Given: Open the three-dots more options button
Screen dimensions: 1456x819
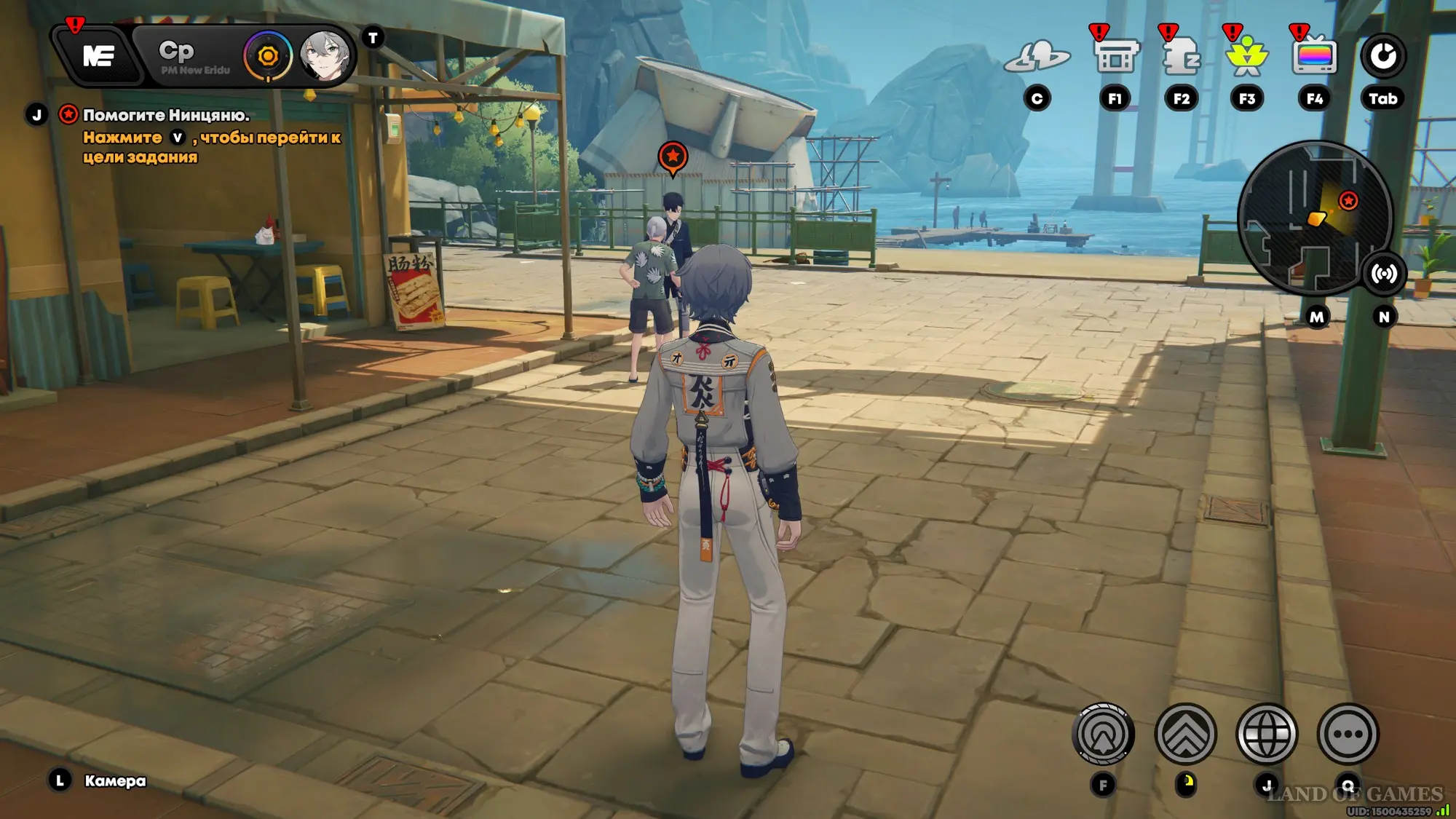Looking at the screenshot, I should 1348,734.
